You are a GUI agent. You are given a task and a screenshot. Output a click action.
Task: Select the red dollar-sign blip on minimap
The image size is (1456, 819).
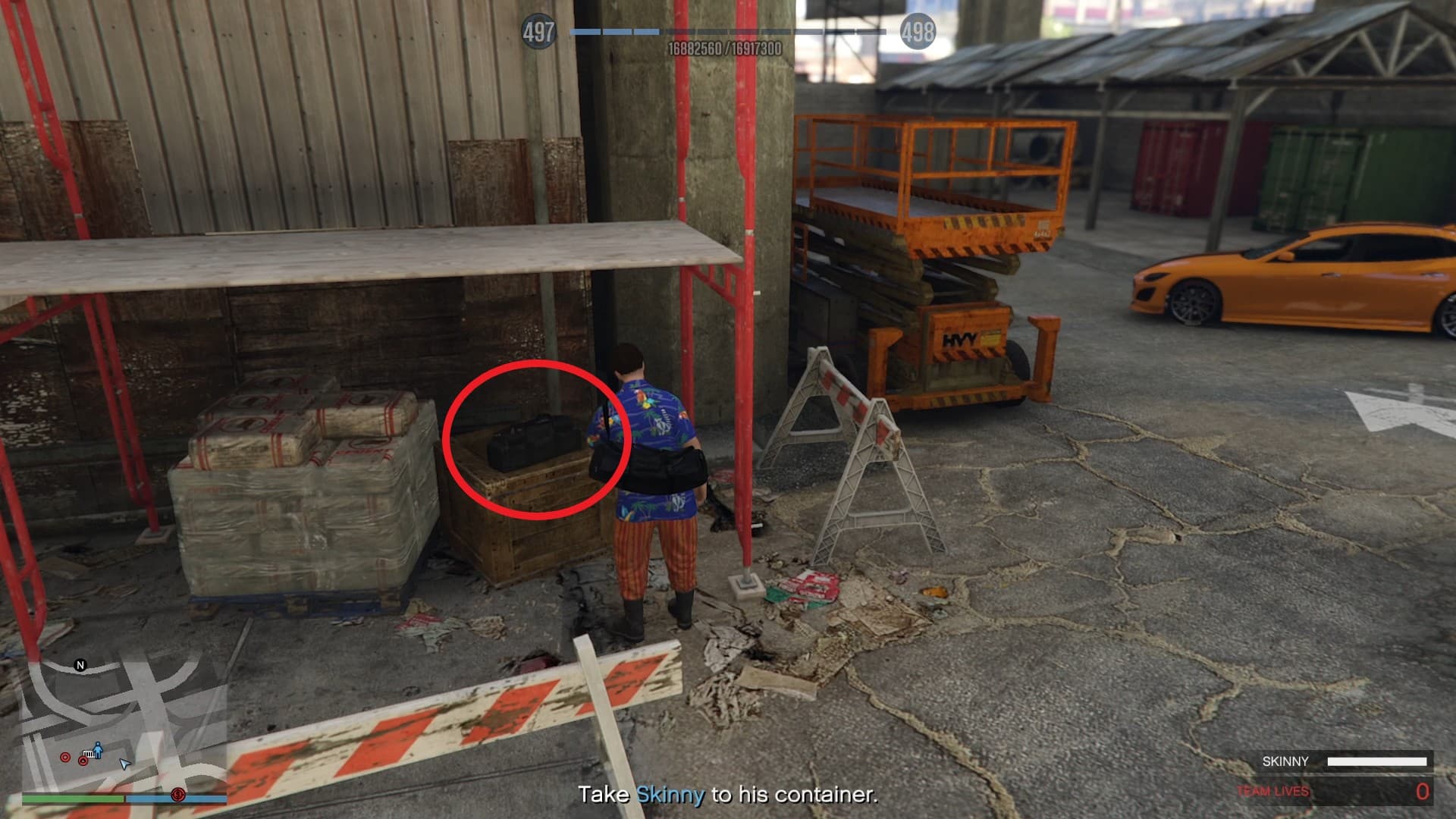(x=178, y=794)
